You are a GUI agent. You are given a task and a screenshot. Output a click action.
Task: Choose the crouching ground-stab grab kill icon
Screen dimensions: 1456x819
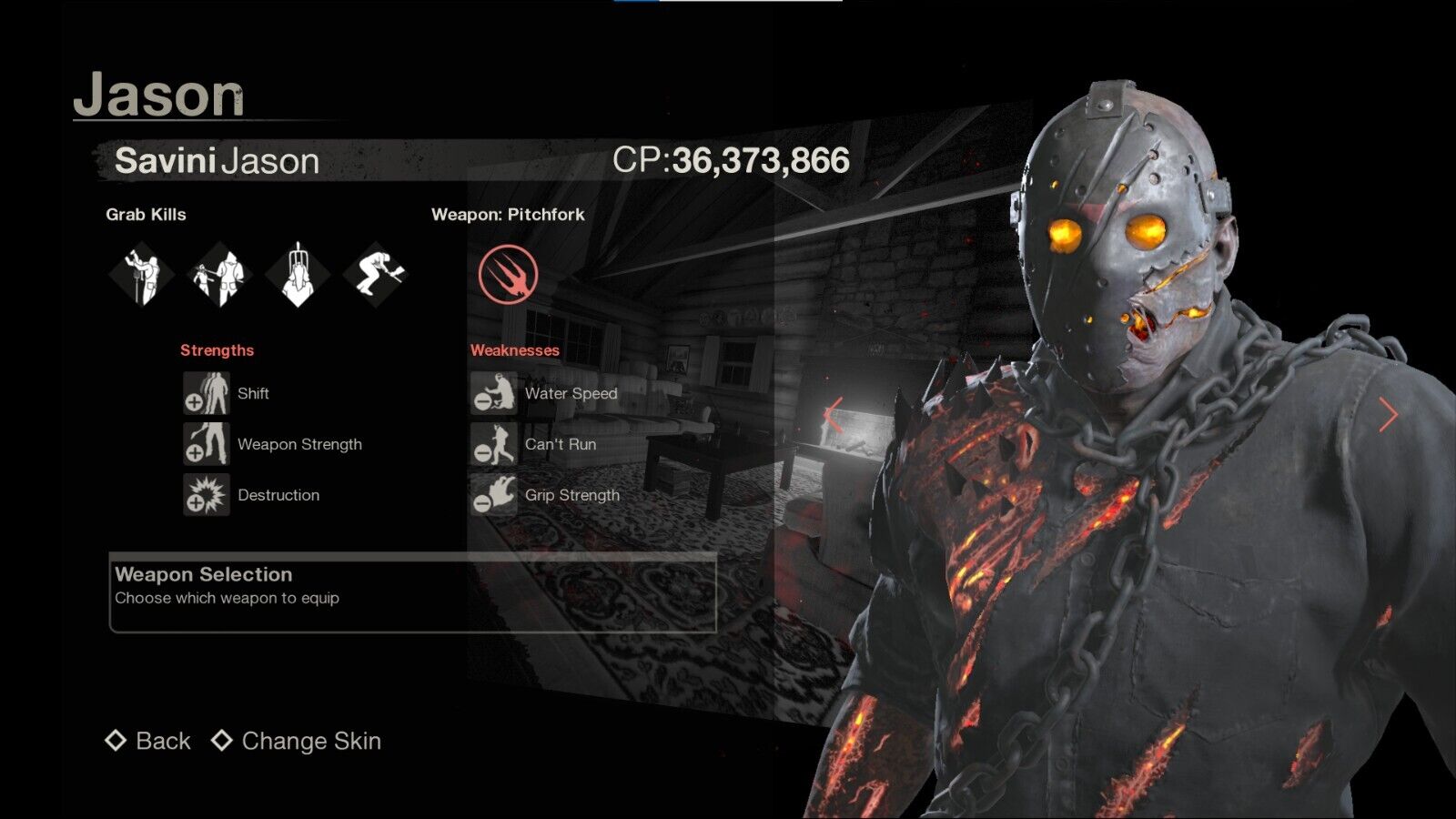[x=376, y=274]
